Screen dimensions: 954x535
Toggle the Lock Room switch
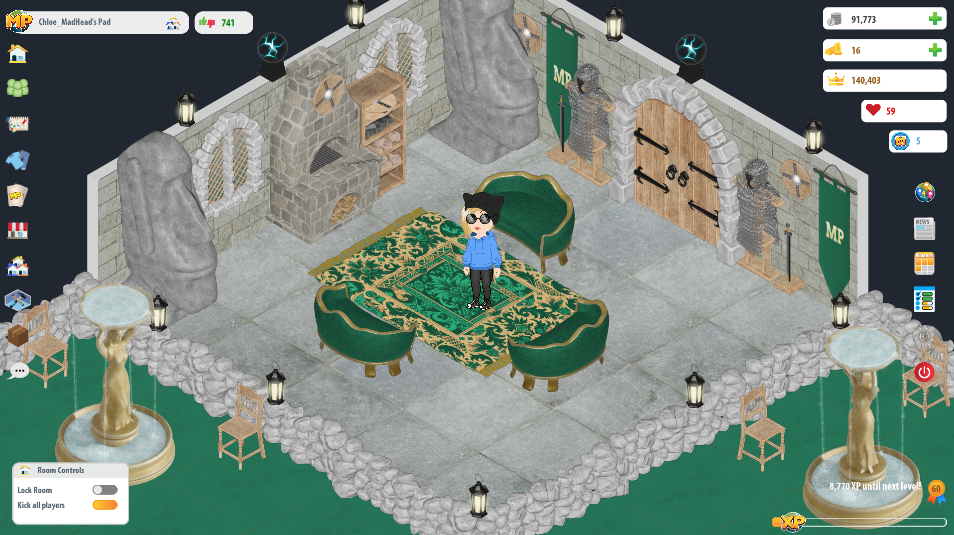(x=104, y=490)
